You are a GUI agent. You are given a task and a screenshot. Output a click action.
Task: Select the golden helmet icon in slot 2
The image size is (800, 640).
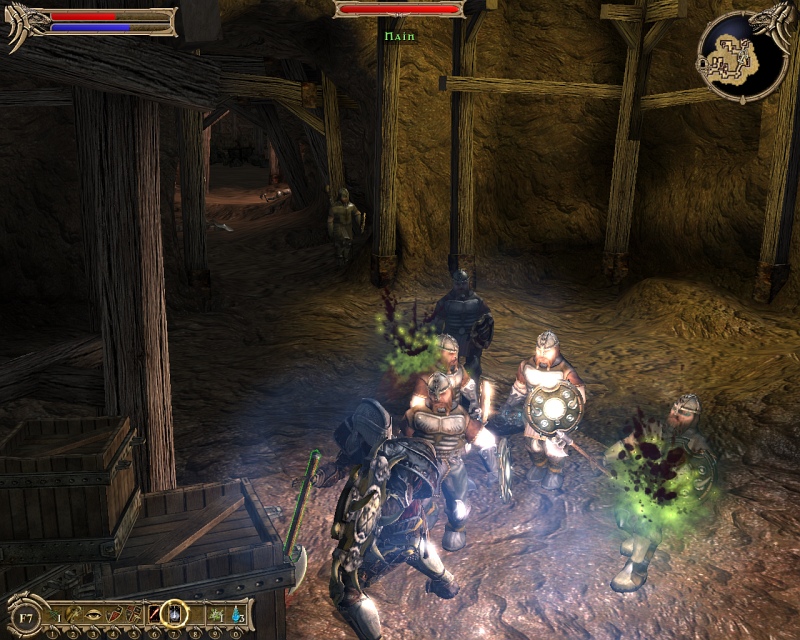pyautogui.click(x=75, y=612)
